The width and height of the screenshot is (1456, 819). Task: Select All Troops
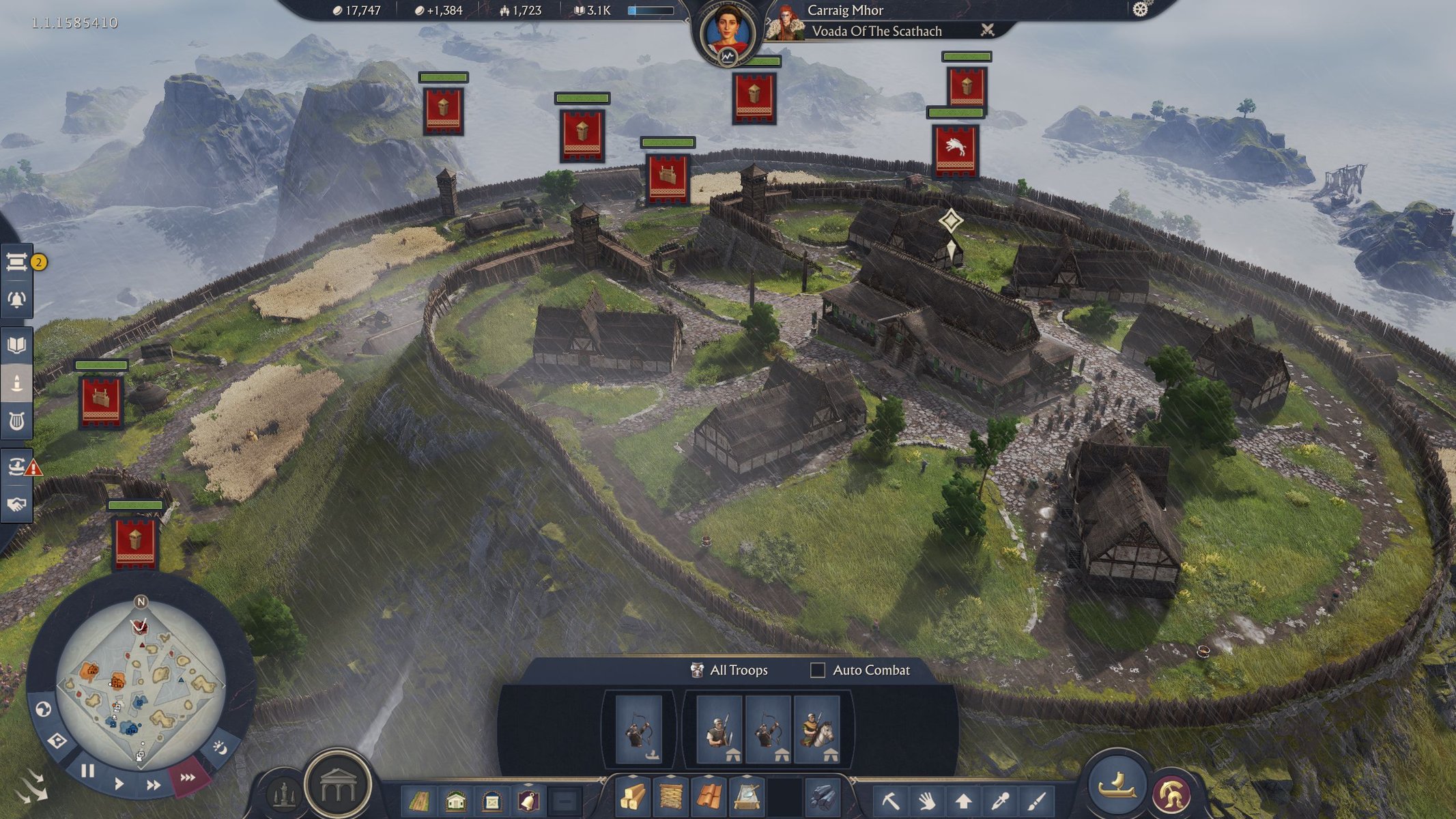[730, 670]
